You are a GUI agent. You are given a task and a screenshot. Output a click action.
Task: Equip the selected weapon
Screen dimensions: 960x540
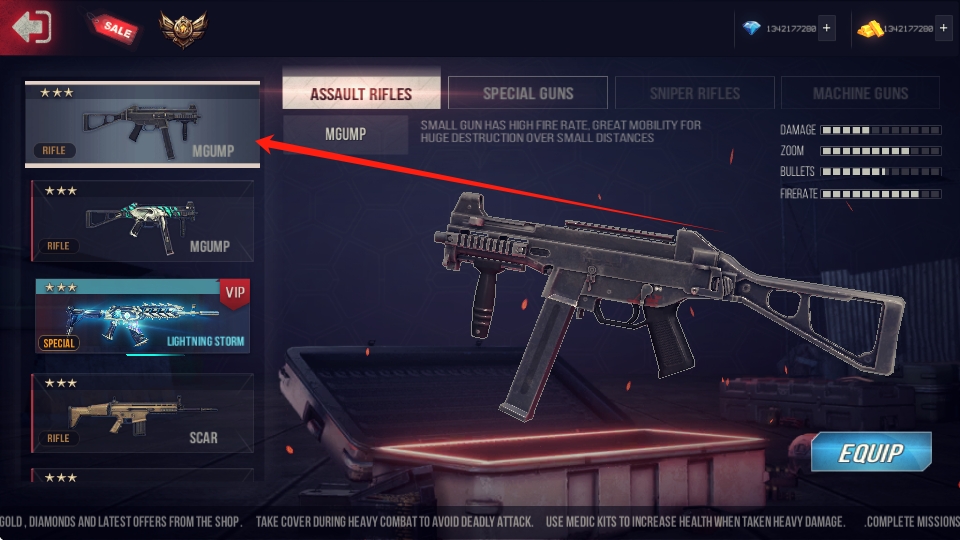pyautogui.click(x=870, y=452)
